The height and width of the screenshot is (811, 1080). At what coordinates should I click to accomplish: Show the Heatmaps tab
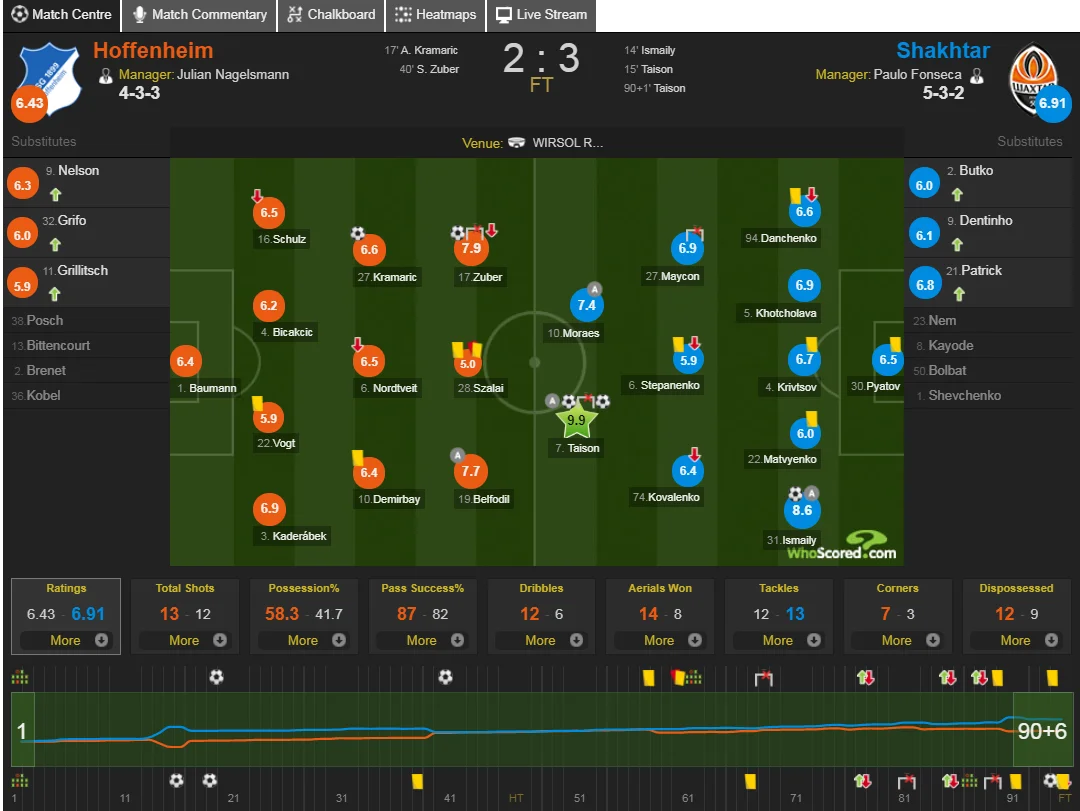click(435, 15)
